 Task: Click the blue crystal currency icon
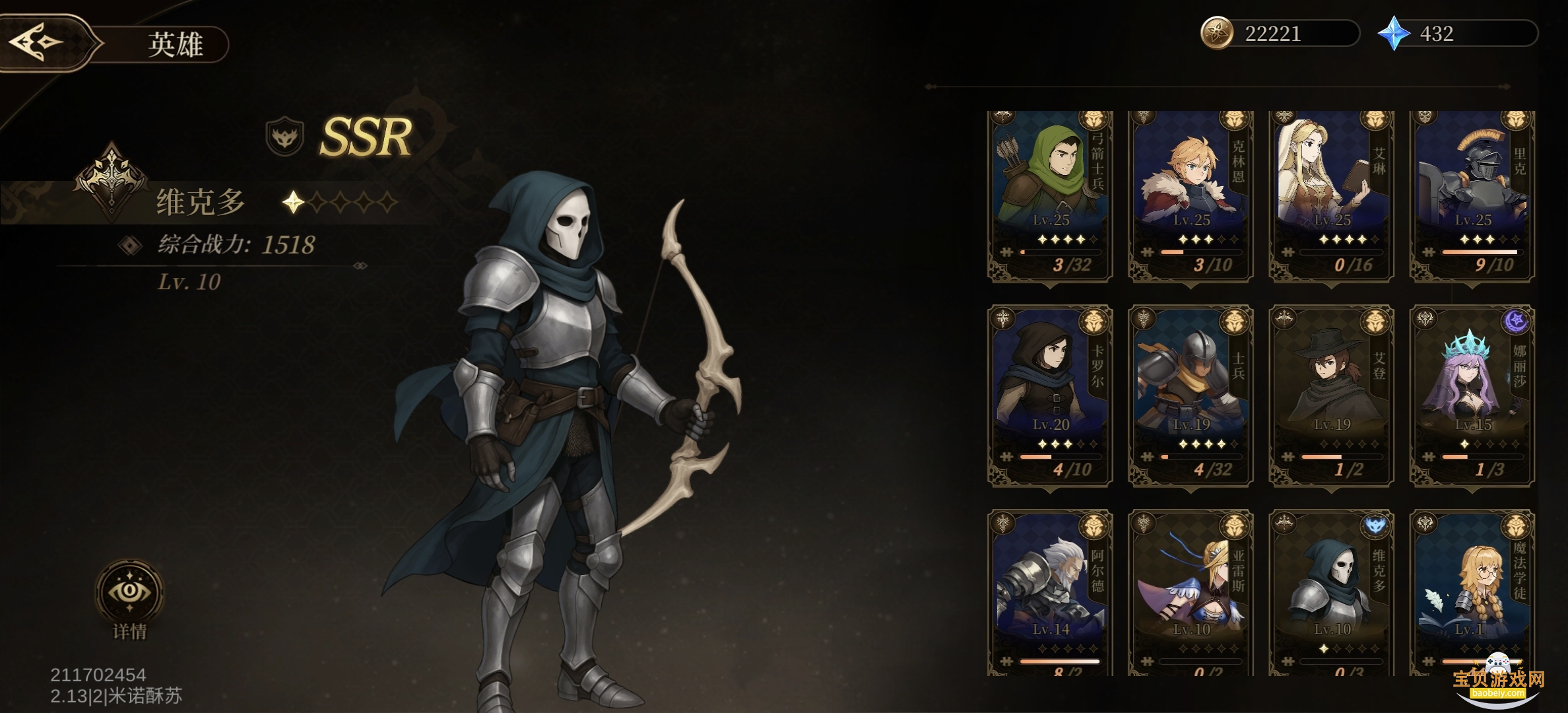(1394, 34)
